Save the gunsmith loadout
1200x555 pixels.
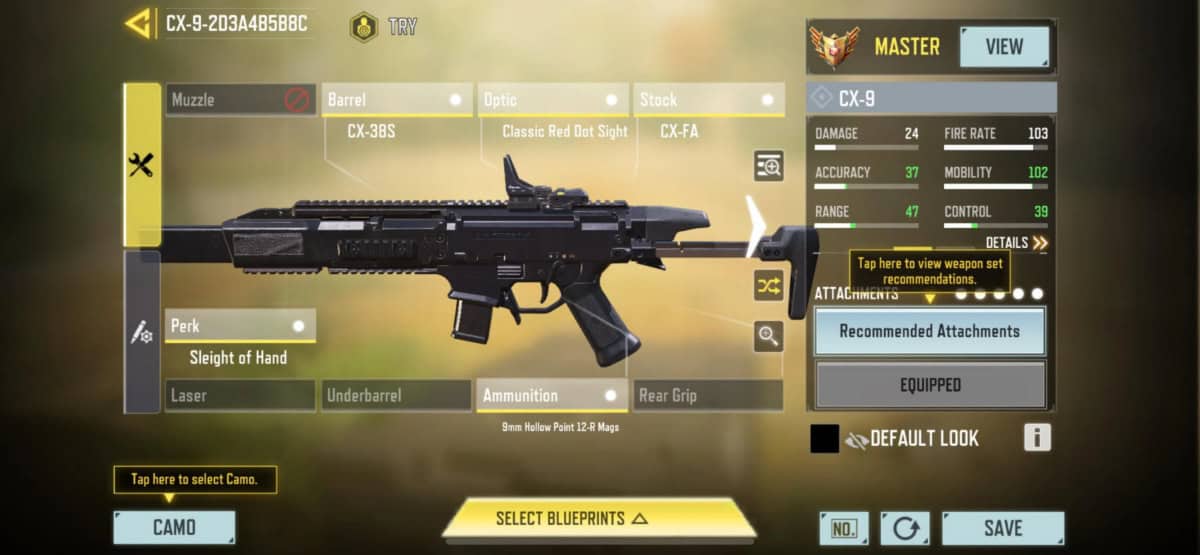pyautogui.click(x=1002, y=527)
